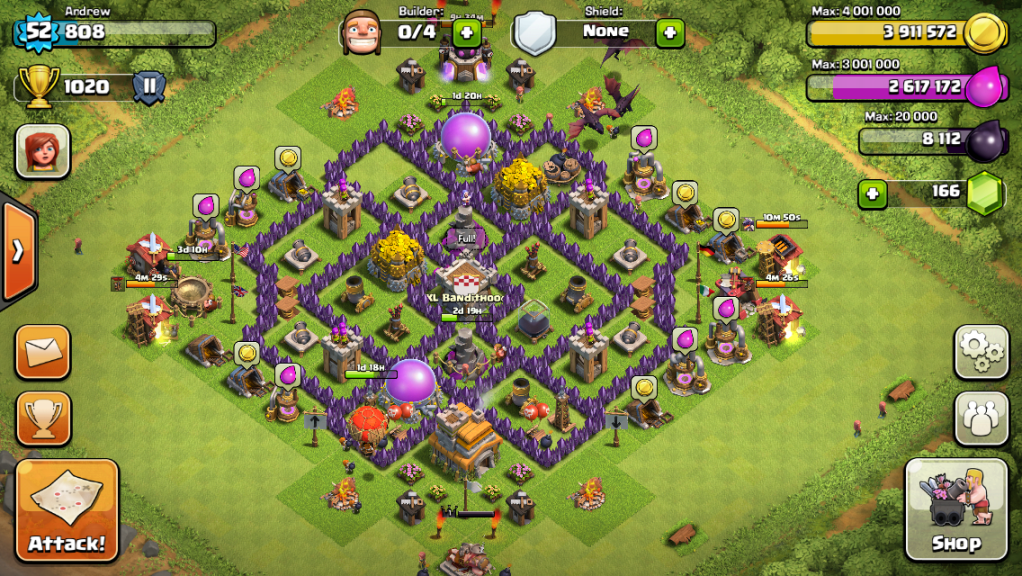The height and width of the screenshot is (576, 1022).
Task: Open the league badge beside trophy count
Action: click(x=149, y=86)
